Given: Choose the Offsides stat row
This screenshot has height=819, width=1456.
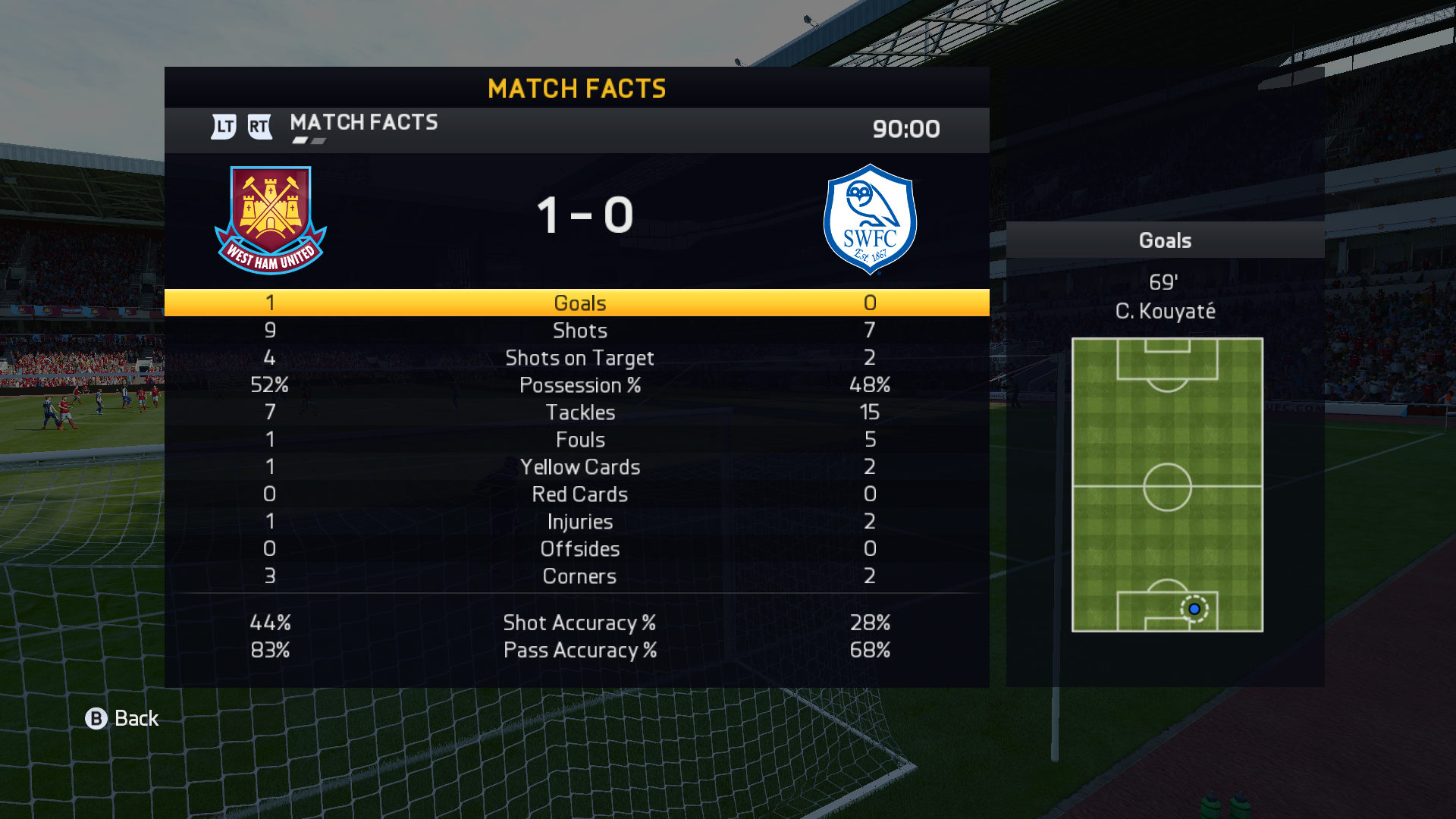Looking at the screenshot, I should click(579, 549).
